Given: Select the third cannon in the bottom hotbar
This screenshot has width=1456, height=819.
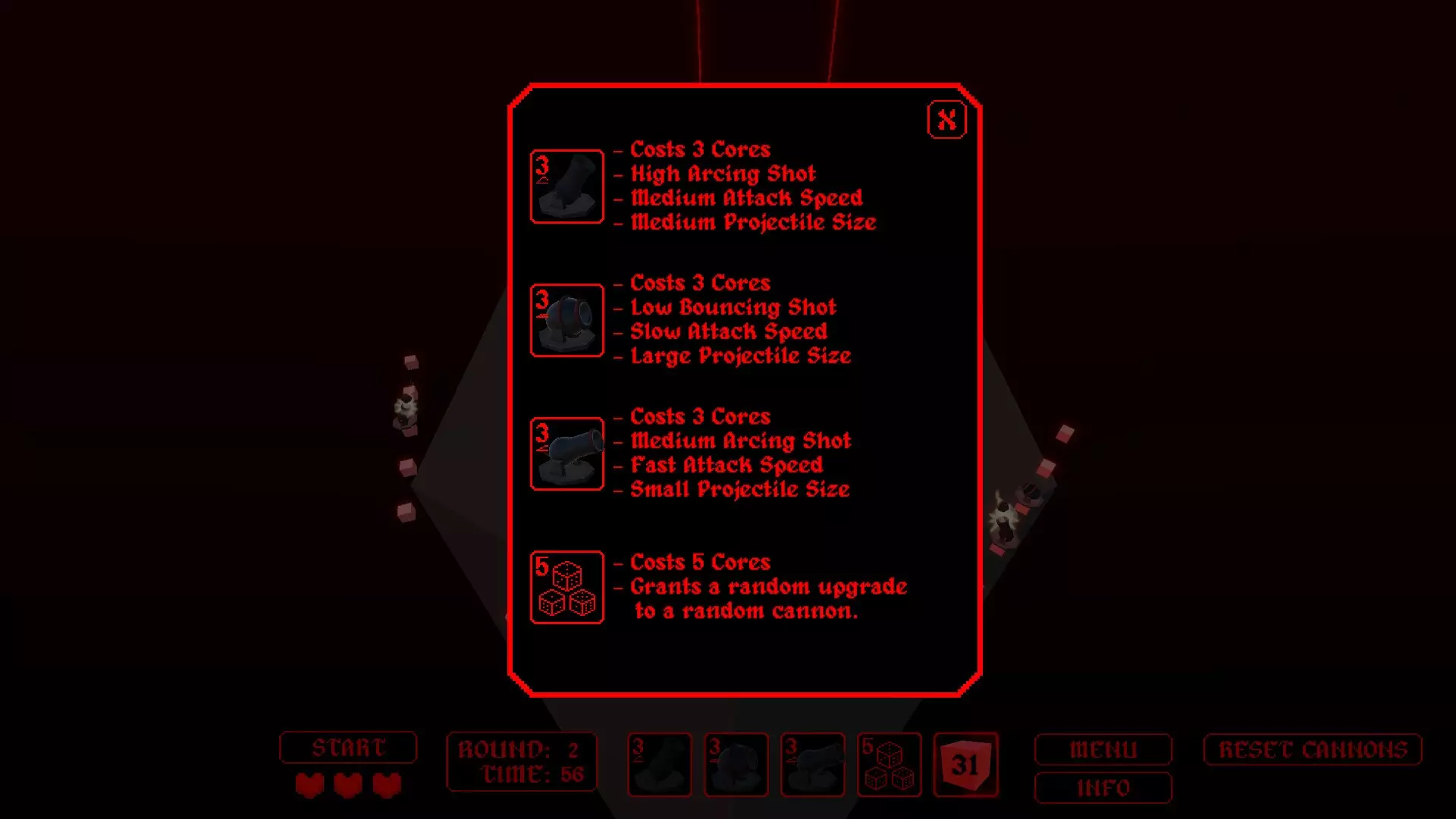Looking at the screenshot, I should point(812,764).
